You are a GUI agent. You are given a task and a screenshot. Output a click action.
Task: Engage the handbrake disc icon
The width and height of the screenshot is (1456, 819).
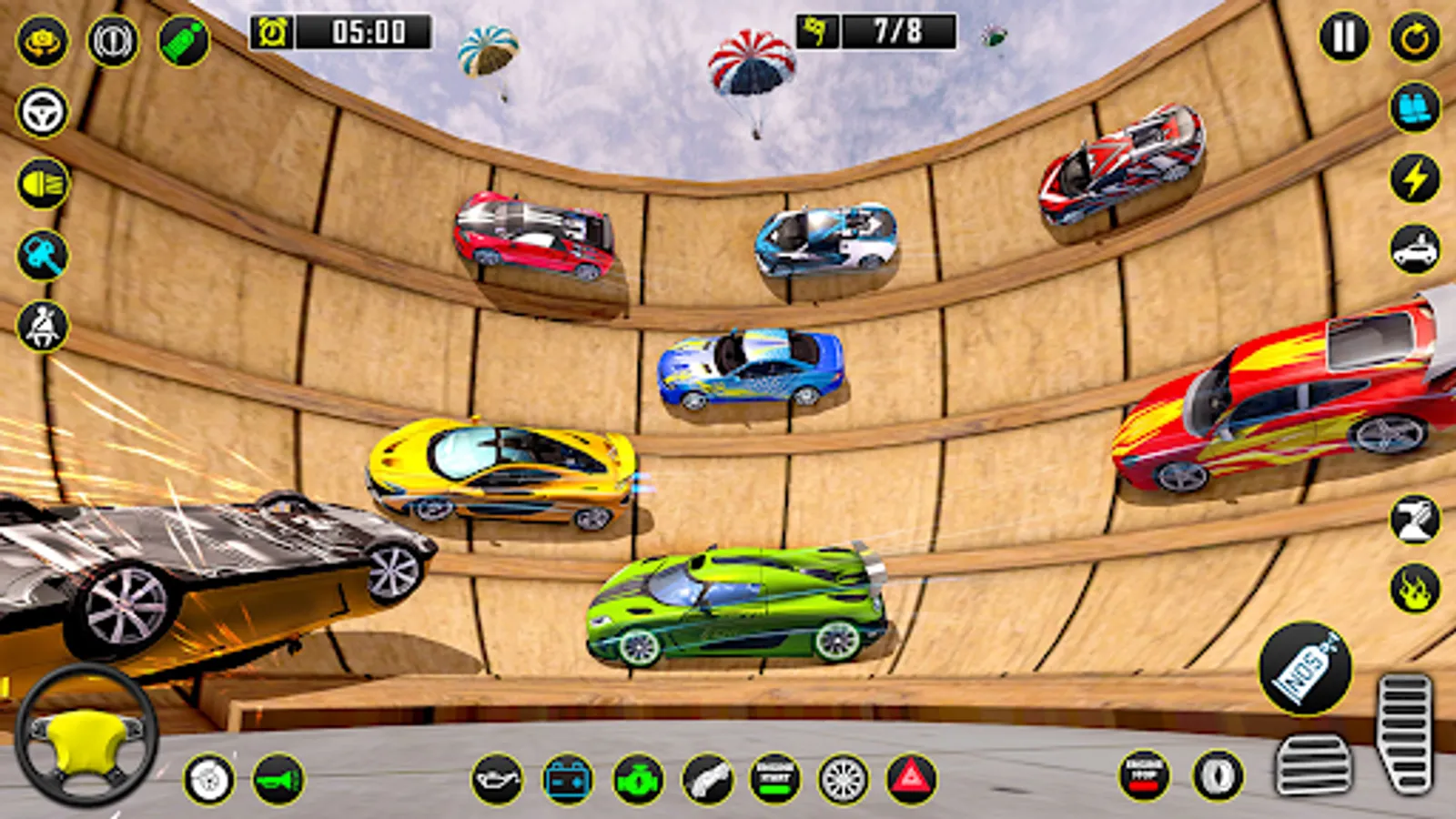coord(209,780)
